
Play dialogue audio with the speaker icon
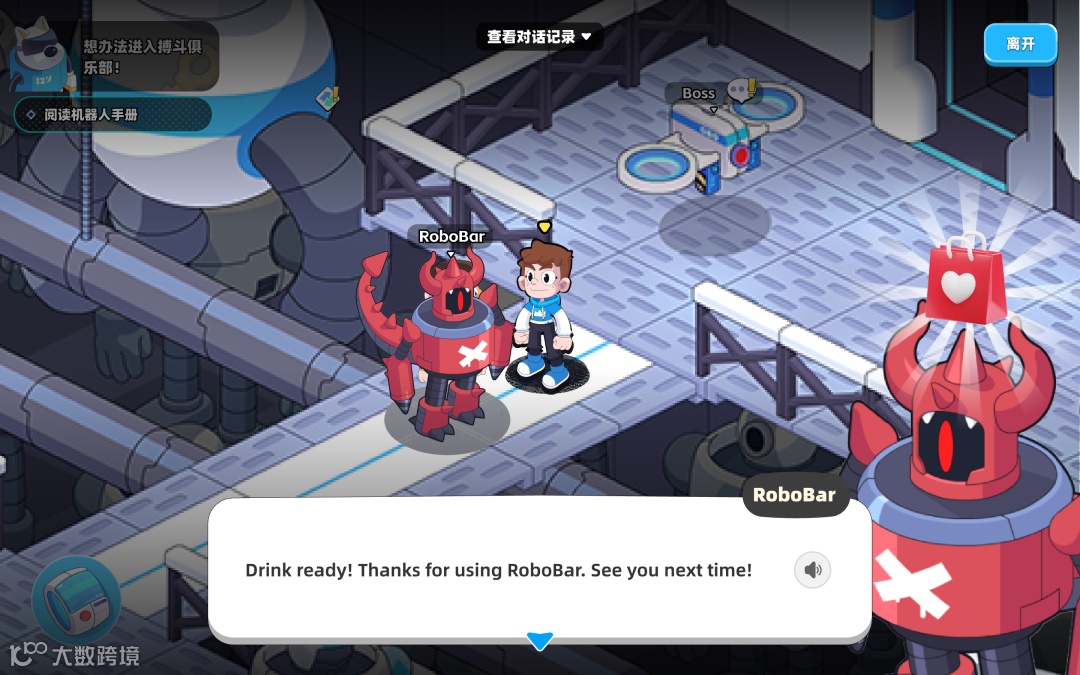(x=812, y=570)
